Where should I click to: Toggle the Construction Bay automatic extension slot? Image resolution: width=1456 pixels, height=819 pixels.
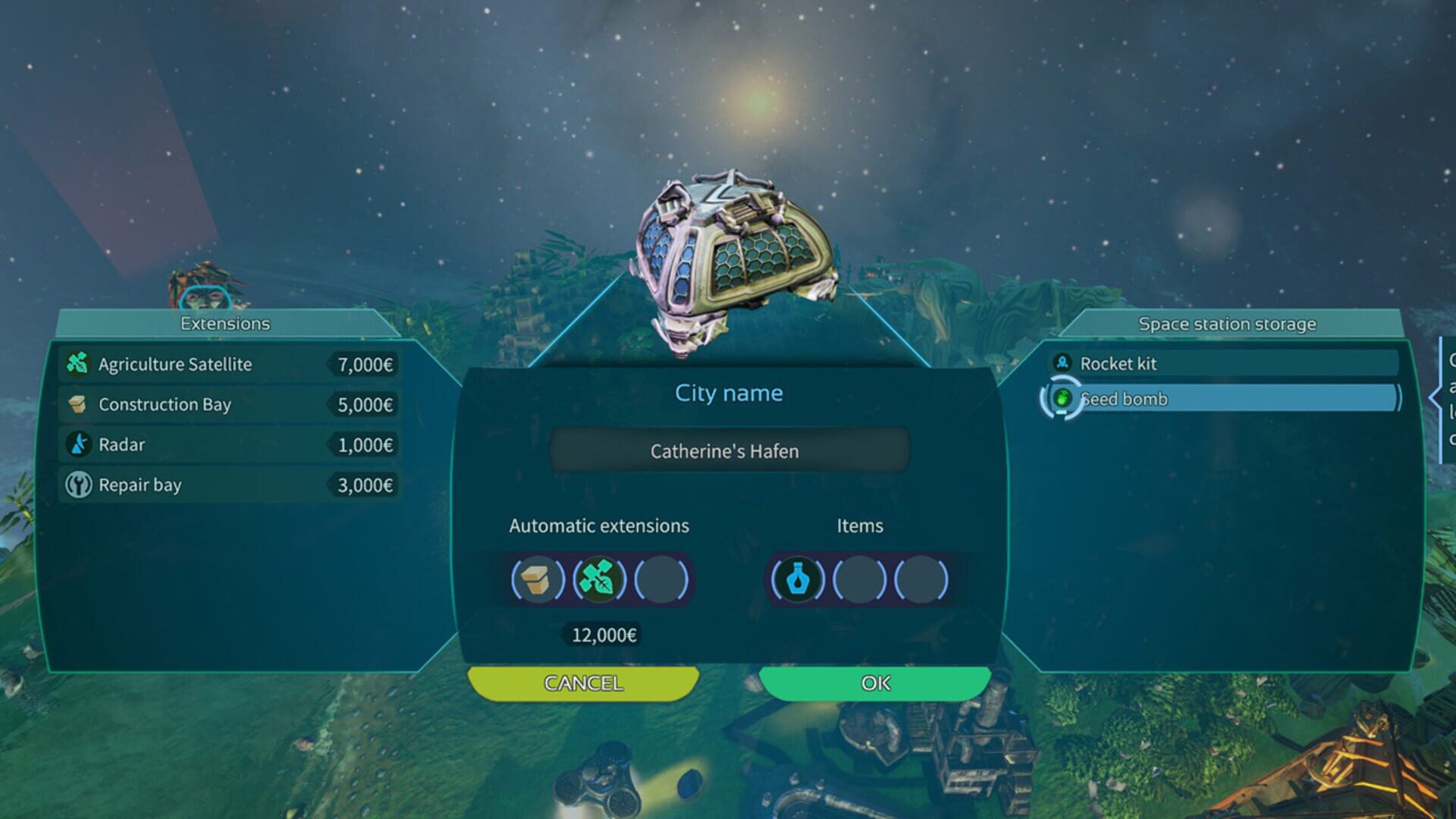tap(538, 578)
